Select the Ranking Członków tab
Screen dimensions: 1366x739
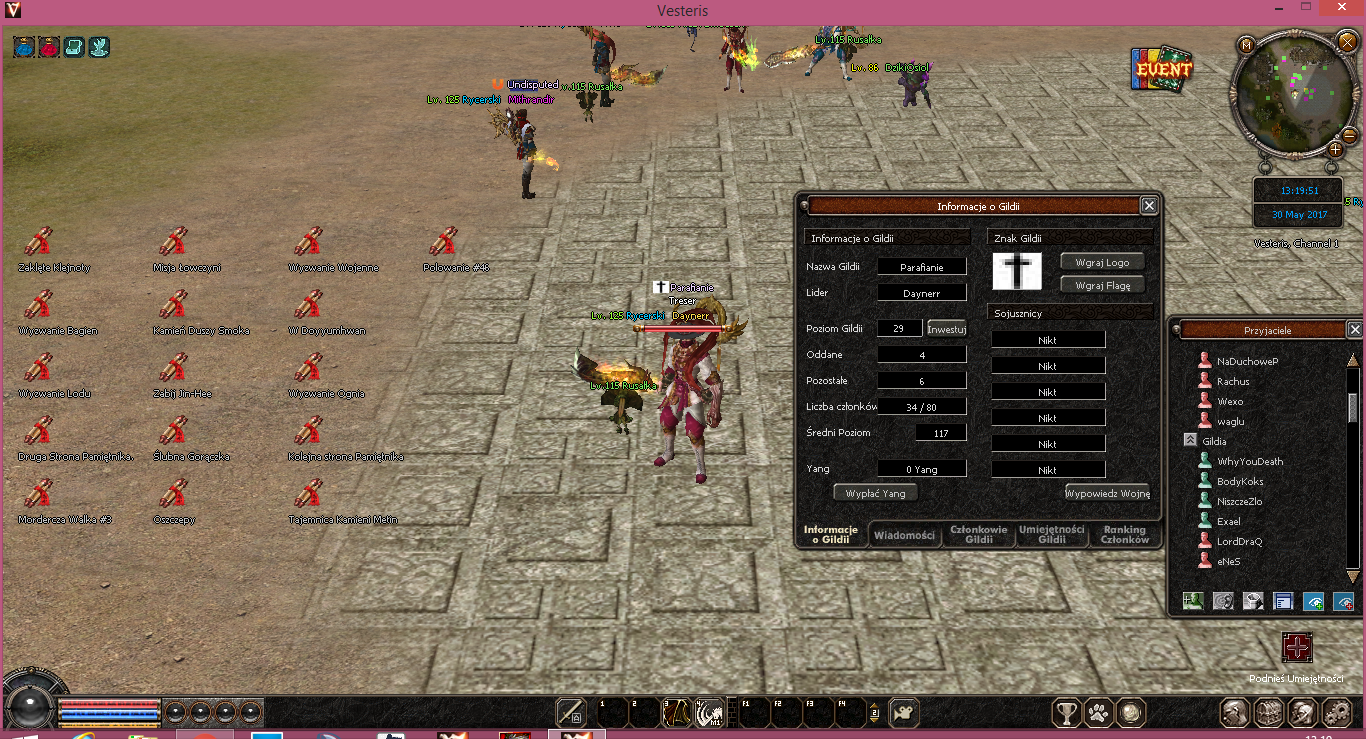(1124, 535)
